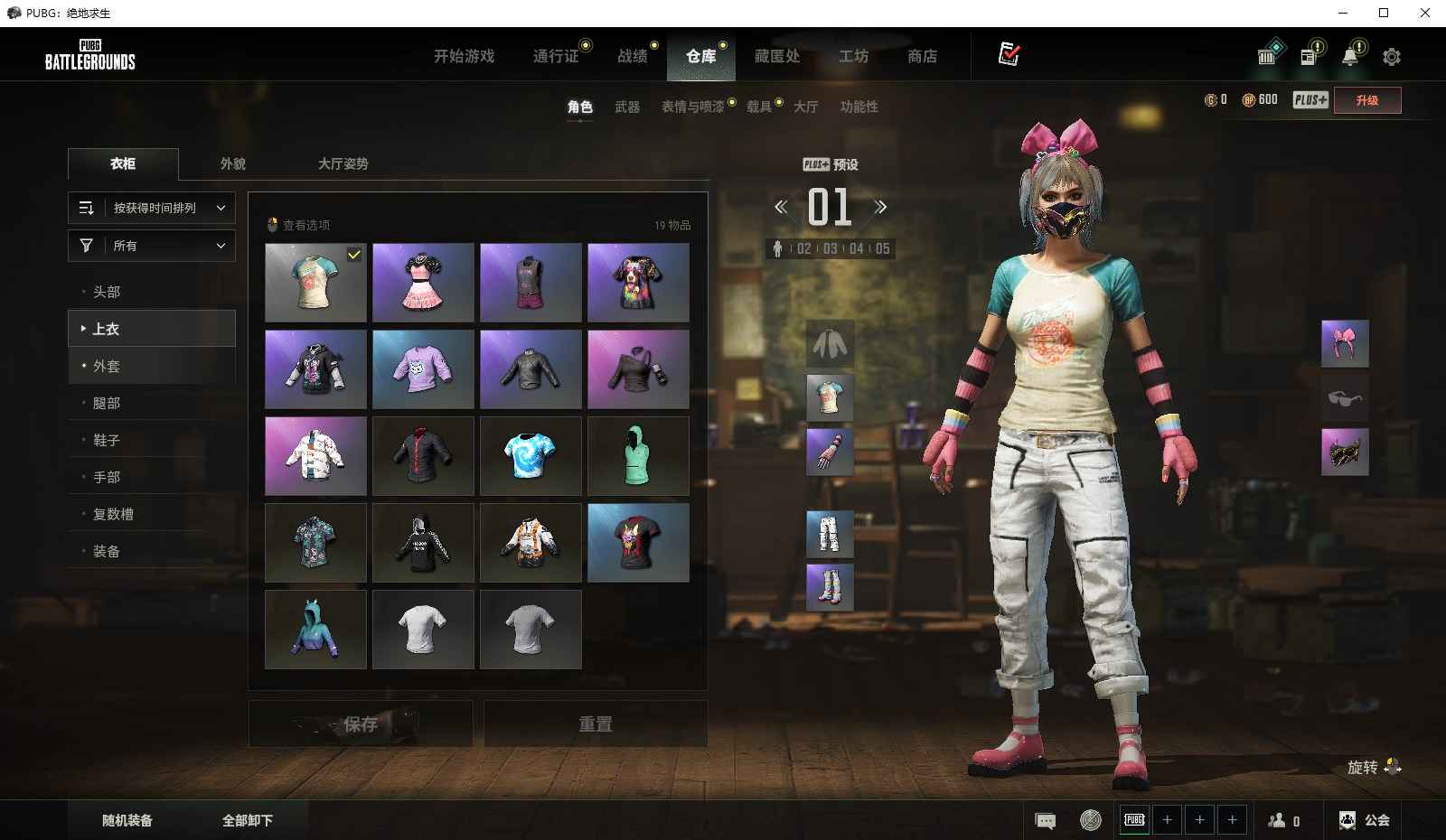This screenshot has height=840, width=1446.
Task: Select the blue swirl t-shirt
Action: (x=531, y=455)
